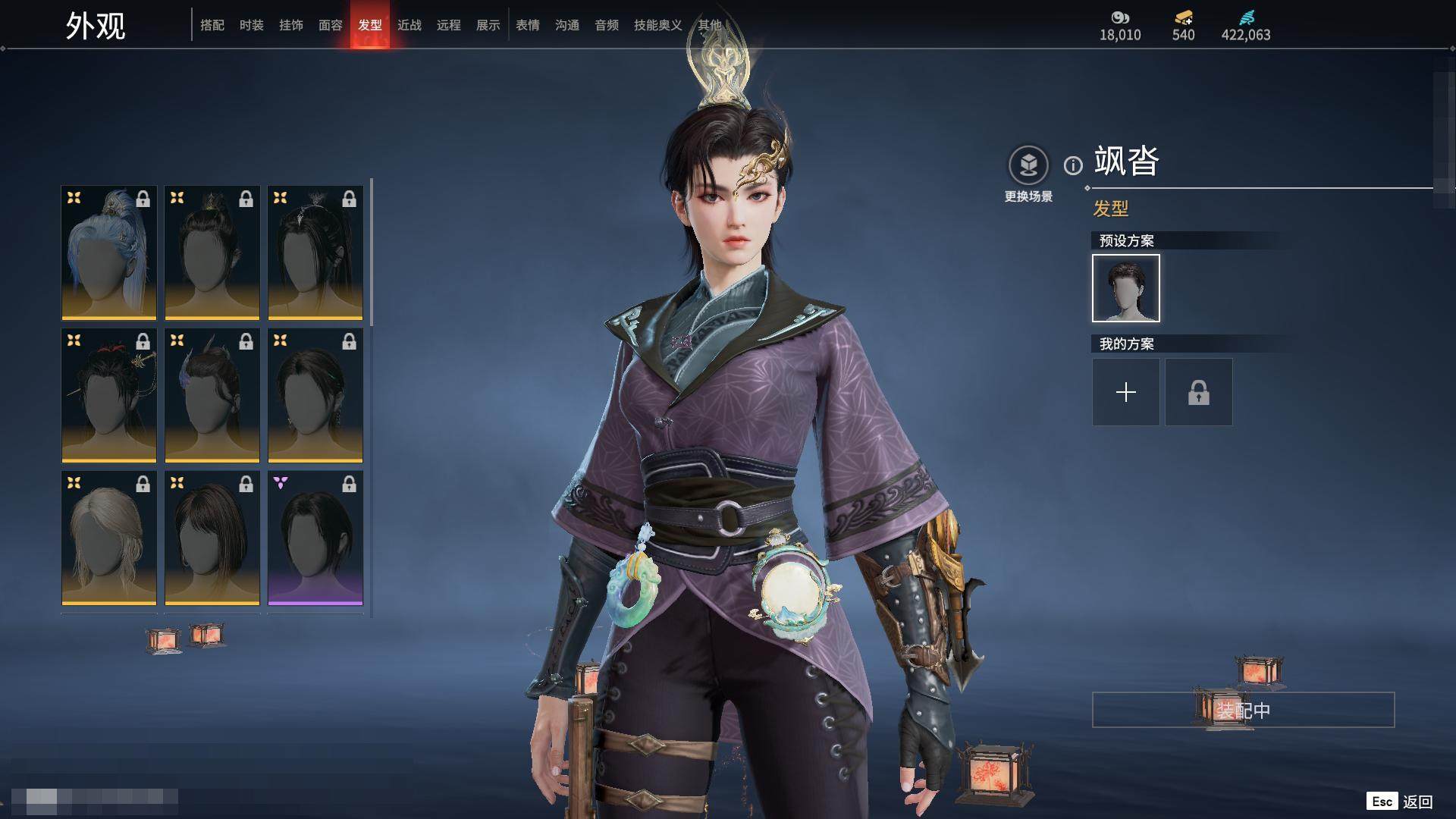This screenshot has height=819, width=1456.
Task: Open the 技能奥义 tab
Action: pyautogui.click(x=657, y=25)
